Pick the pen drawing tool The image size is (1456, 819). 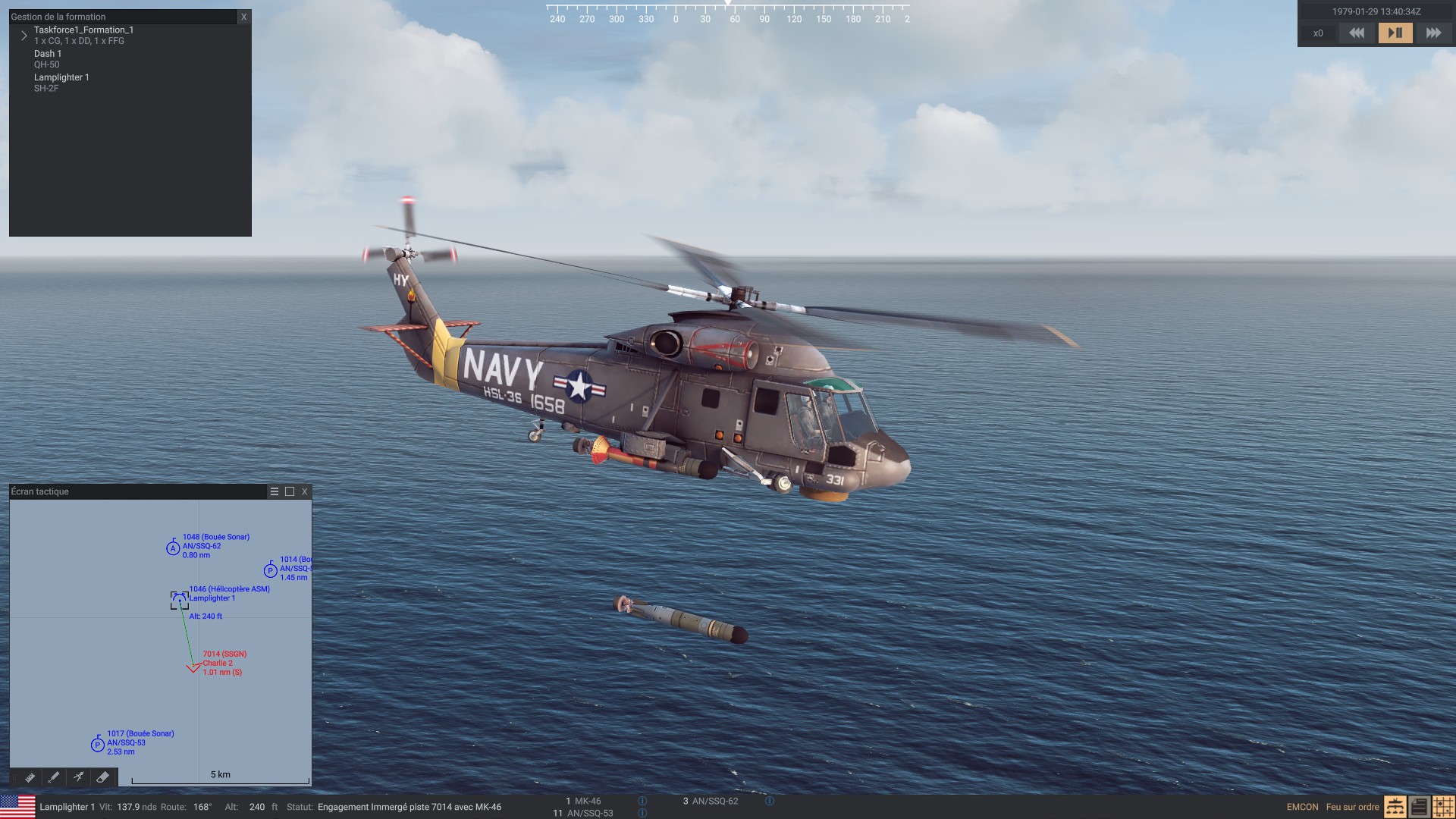click(54, 777)
